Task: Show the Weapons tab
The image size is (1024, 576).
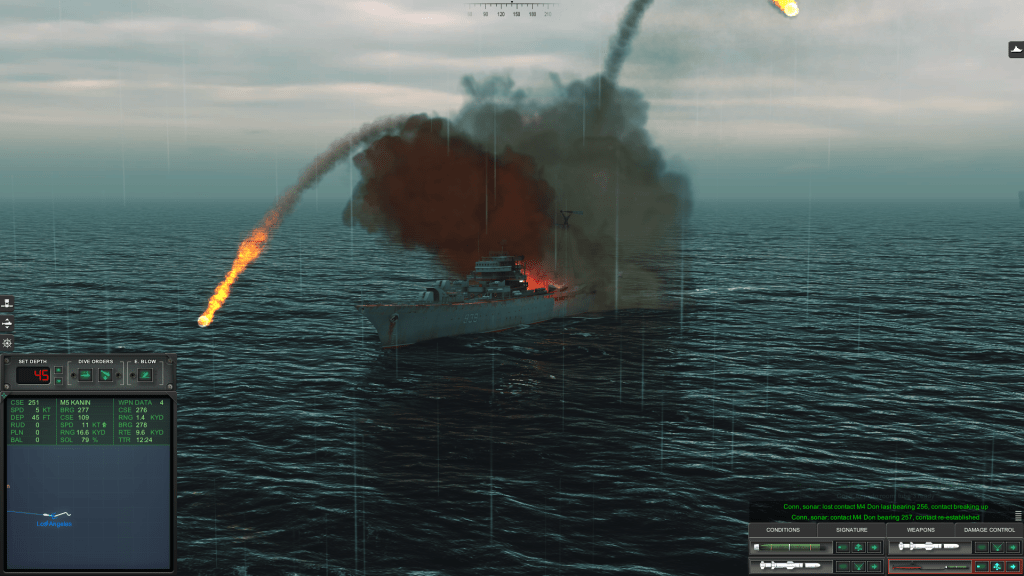Action: click(920, 530)
